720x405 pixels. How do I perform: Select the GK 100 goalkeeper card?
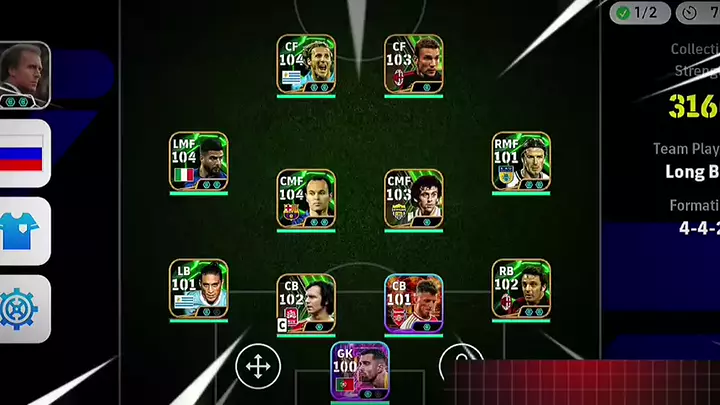coord(360,371)
